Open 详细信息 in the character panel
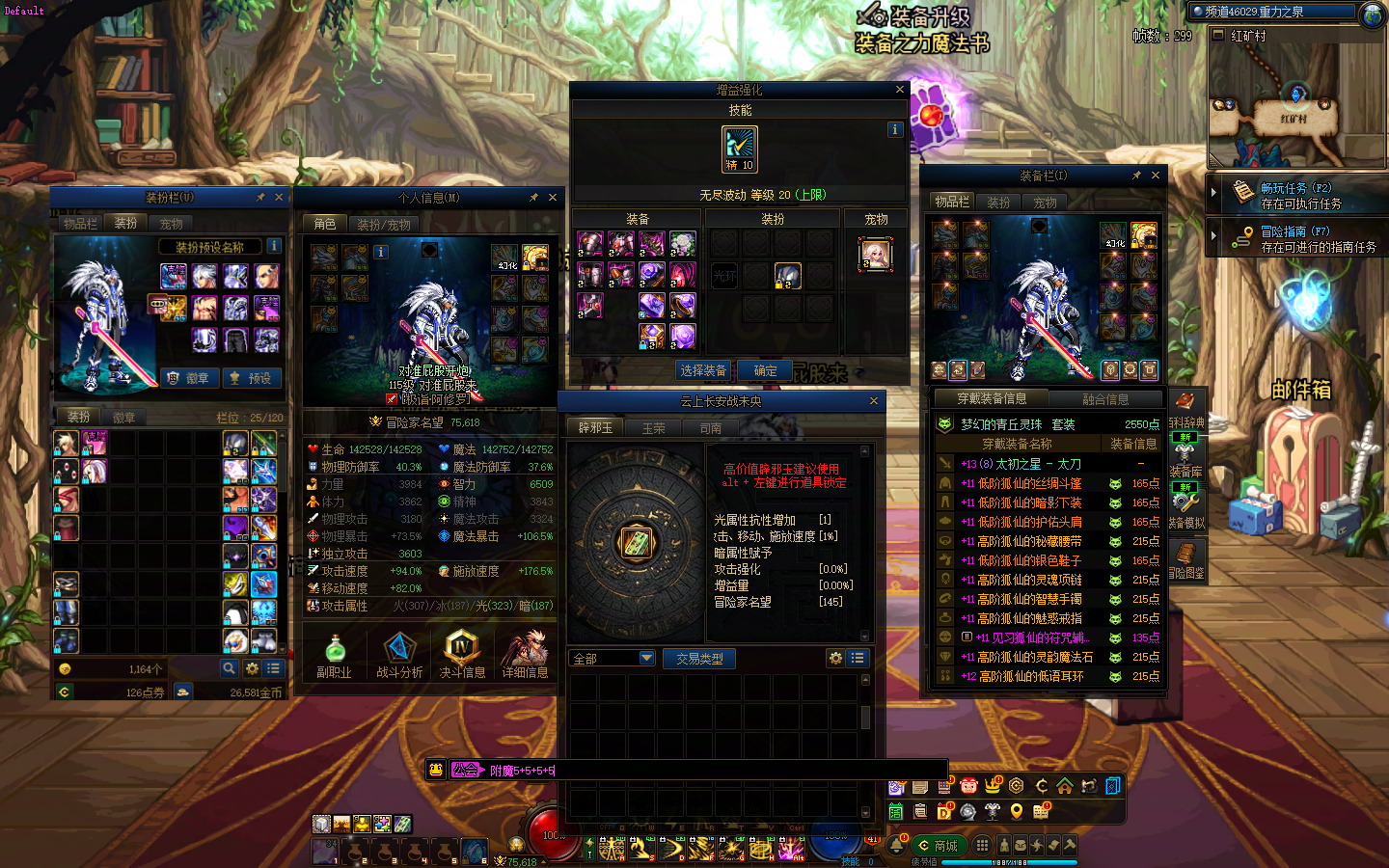 click(525, 656)
